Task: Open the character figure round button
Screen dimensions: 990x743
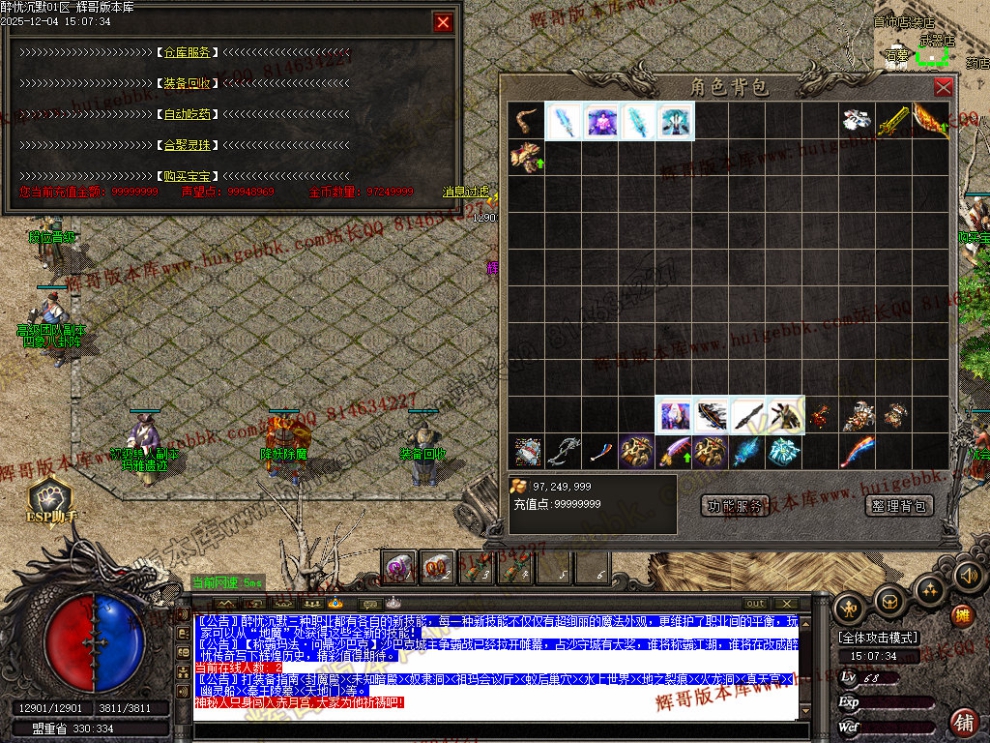Action: point(850,607)
